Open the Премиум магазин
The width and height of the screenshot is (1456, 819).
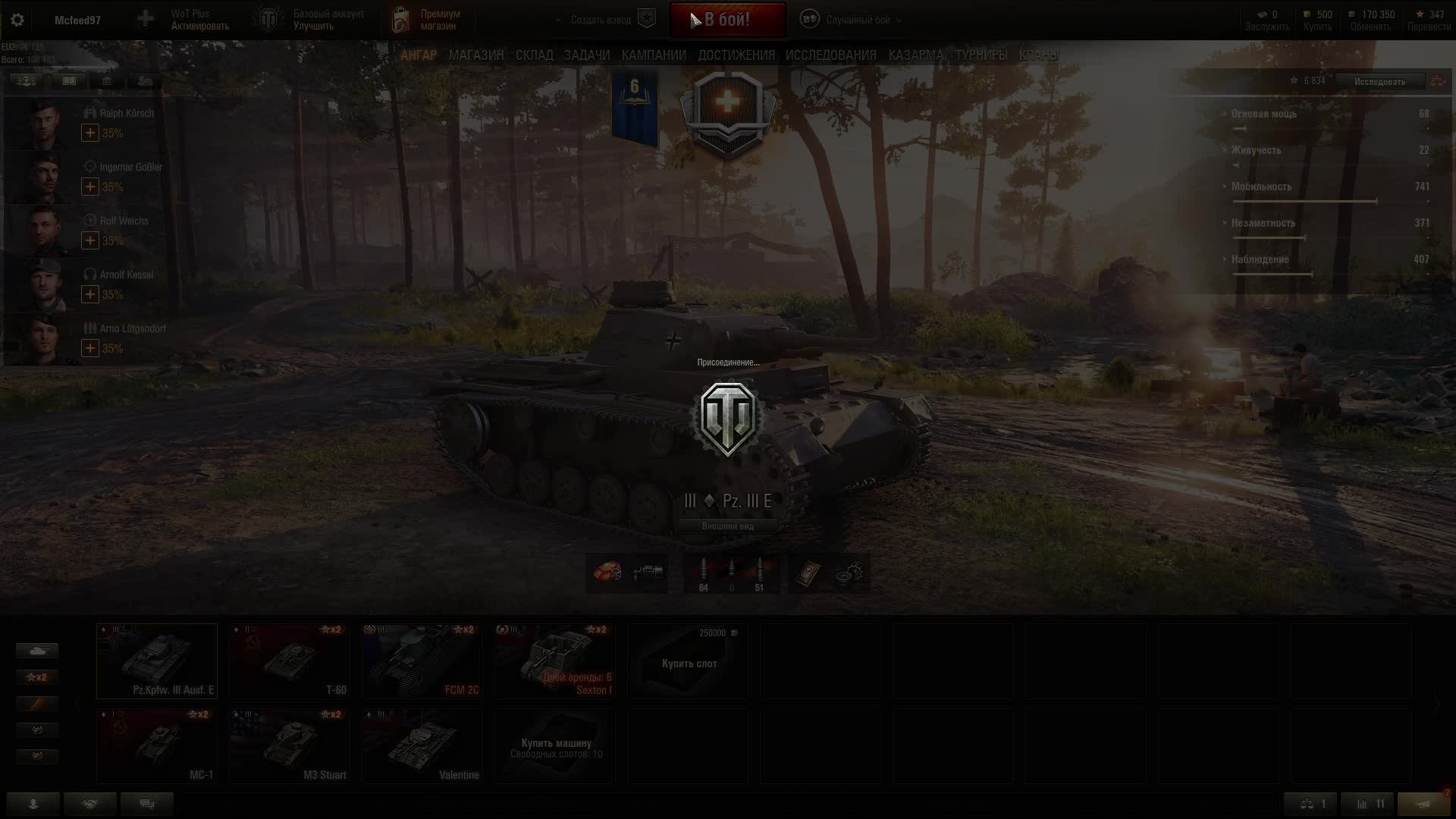tap(427, 20)
